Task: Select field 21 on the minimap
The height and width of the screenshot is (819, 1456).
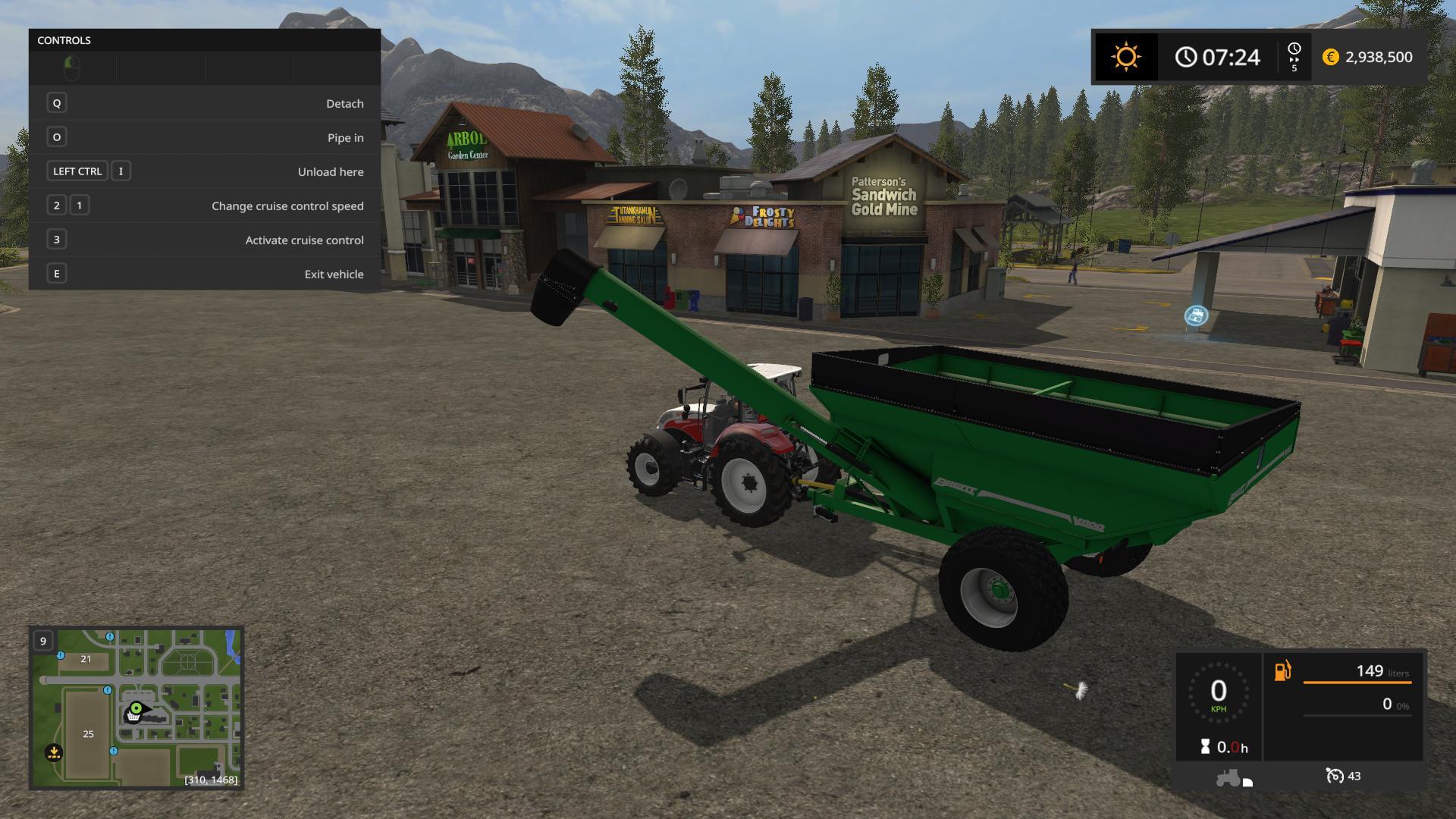Action: pyautogui.click(x=86, y=659)
